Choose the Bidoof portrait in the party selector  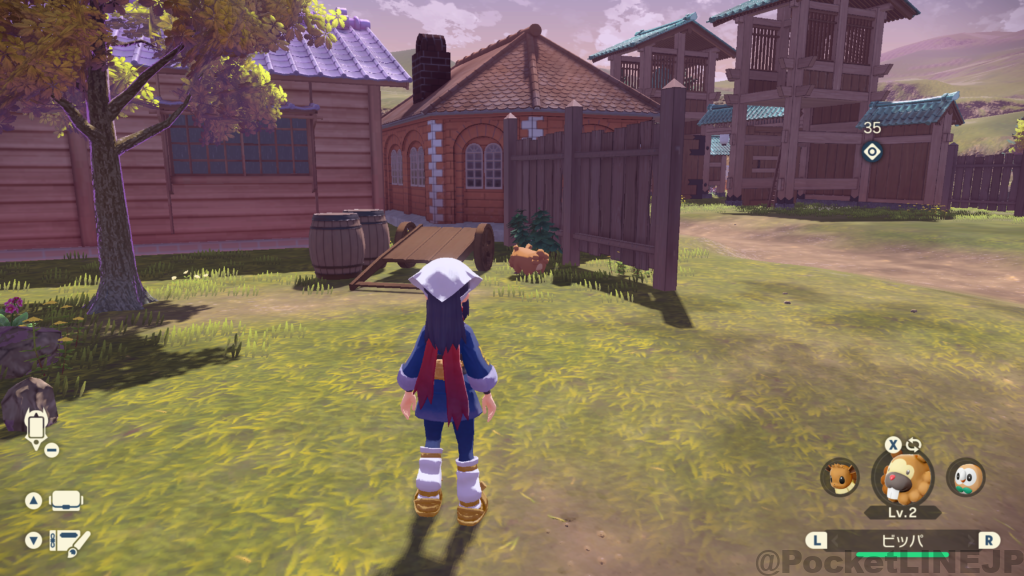pos(902,477)
